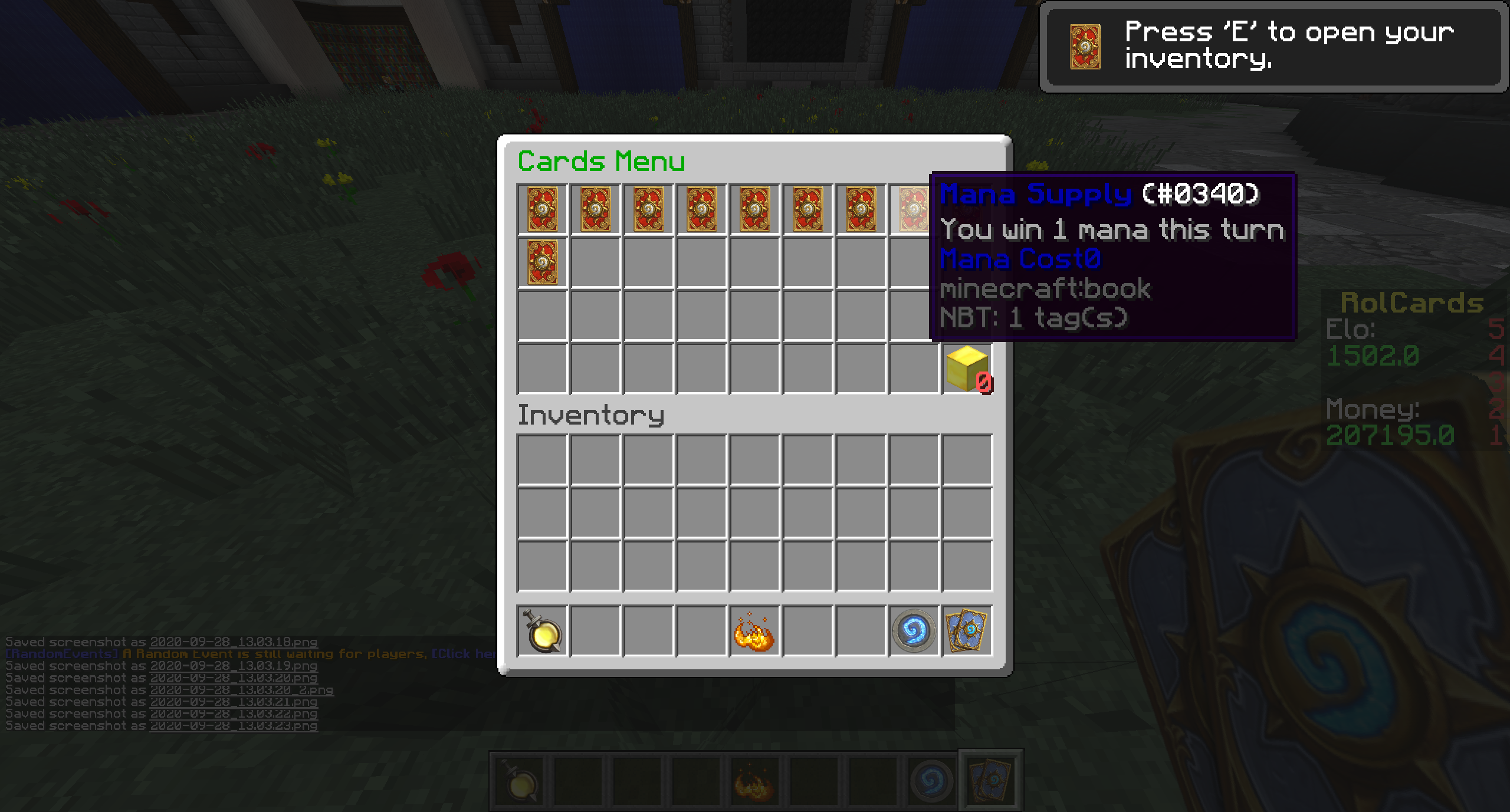Select the highlighted Mana Supply card
The width and height of the screenshot is (1510, 812).
point(912,209)
